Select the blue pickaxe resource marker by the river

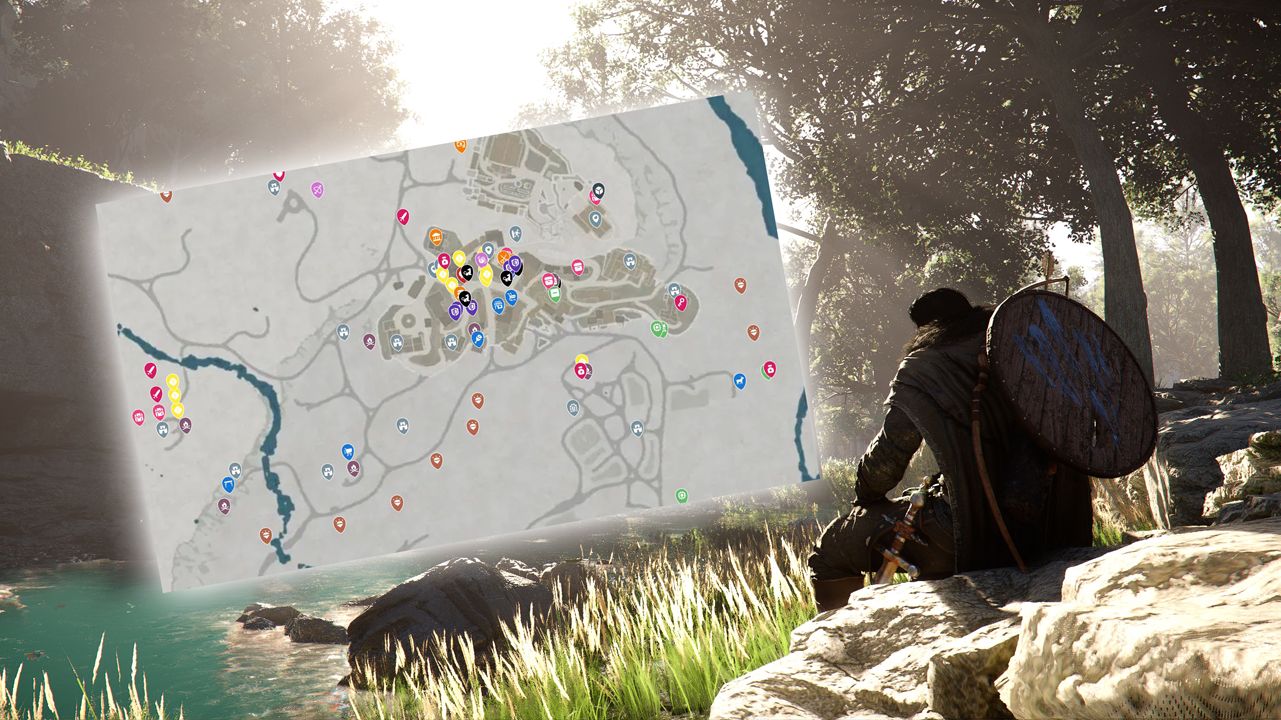[x=228, y=483]
